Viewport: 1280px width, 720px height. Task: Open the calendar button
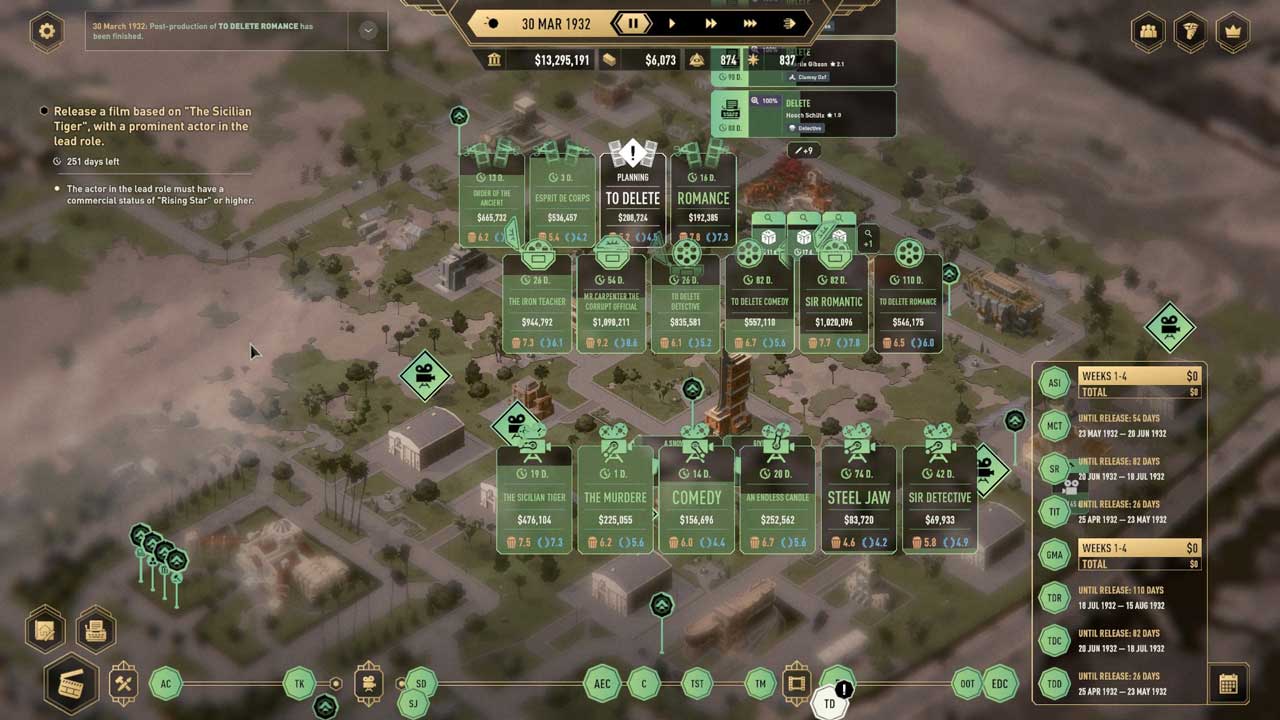(x=1228, y=684)
